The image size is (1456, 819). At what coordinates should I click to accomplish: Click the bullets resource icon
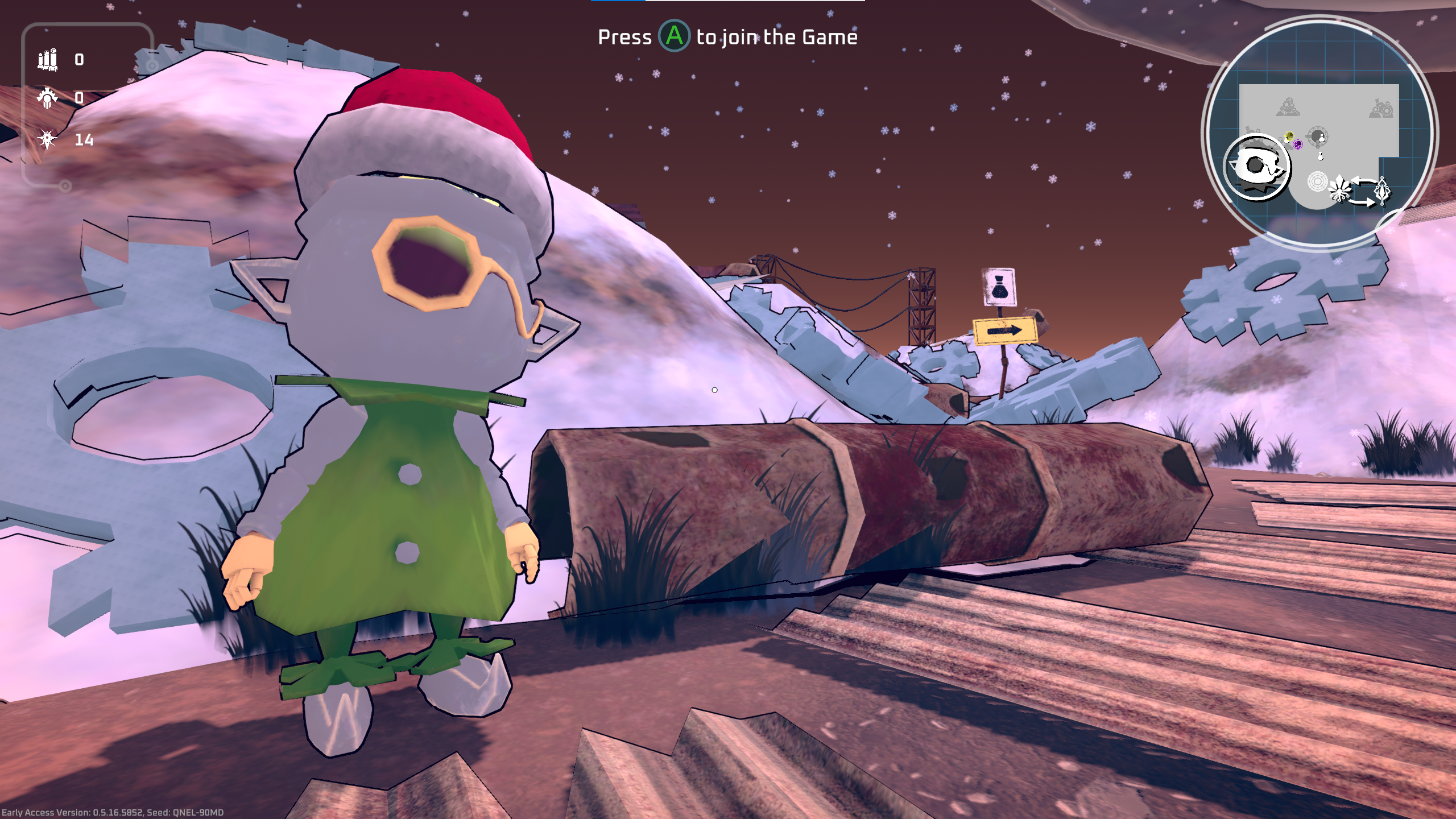point(48,60)
